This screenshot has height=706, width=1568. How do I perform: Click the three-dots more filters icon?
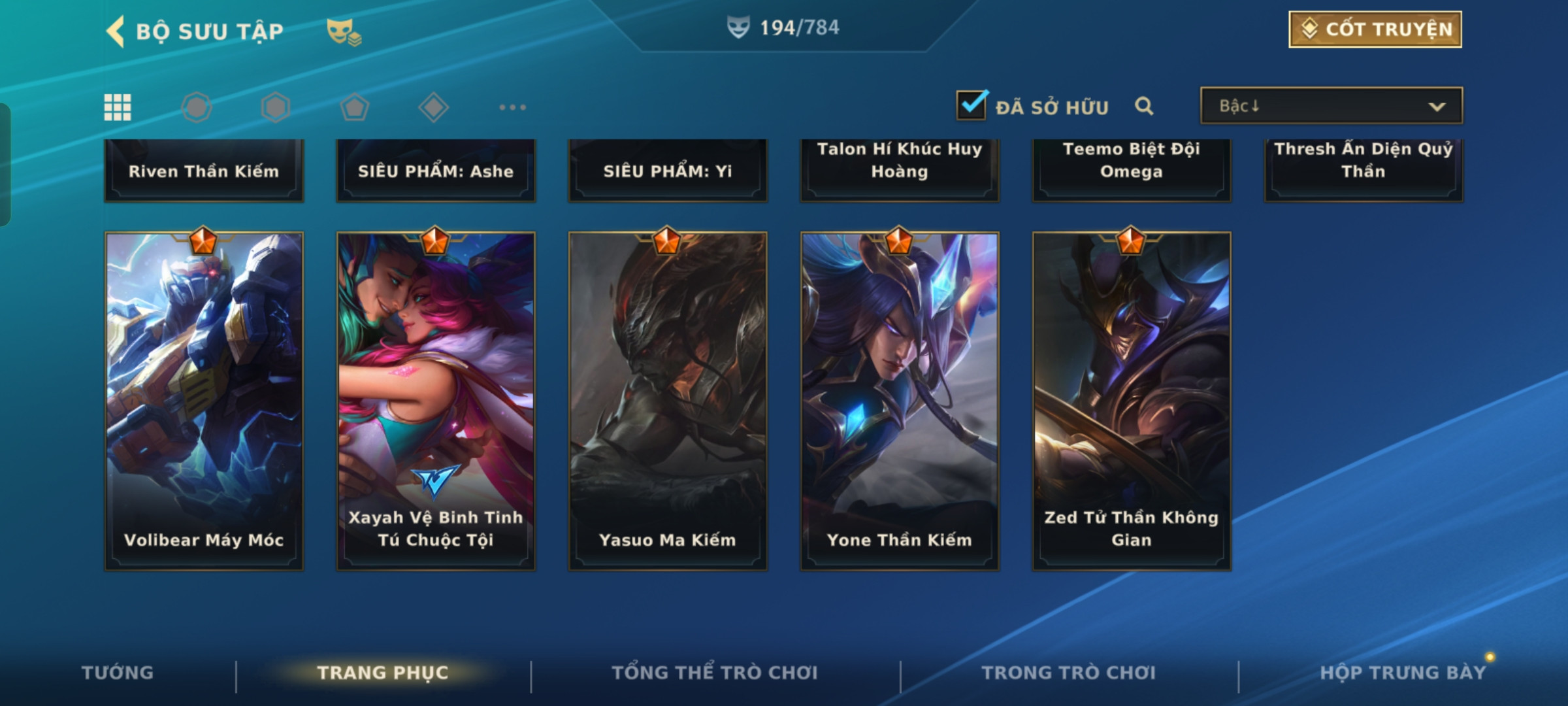(512, 107)
